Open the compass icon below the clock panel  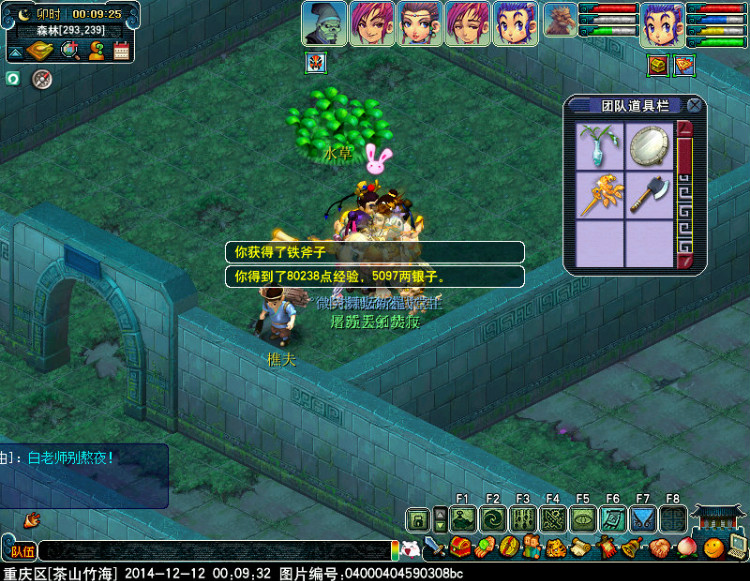[41, 78]
